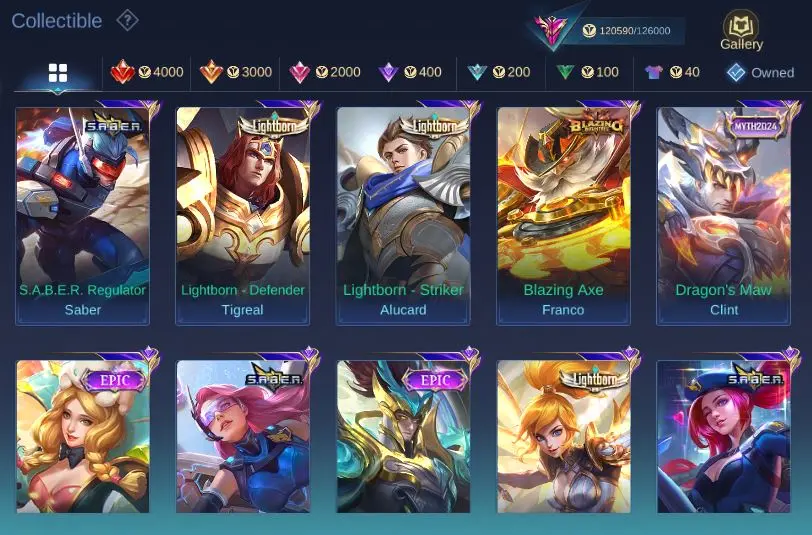Select the 40 point shirt tier

671,72
